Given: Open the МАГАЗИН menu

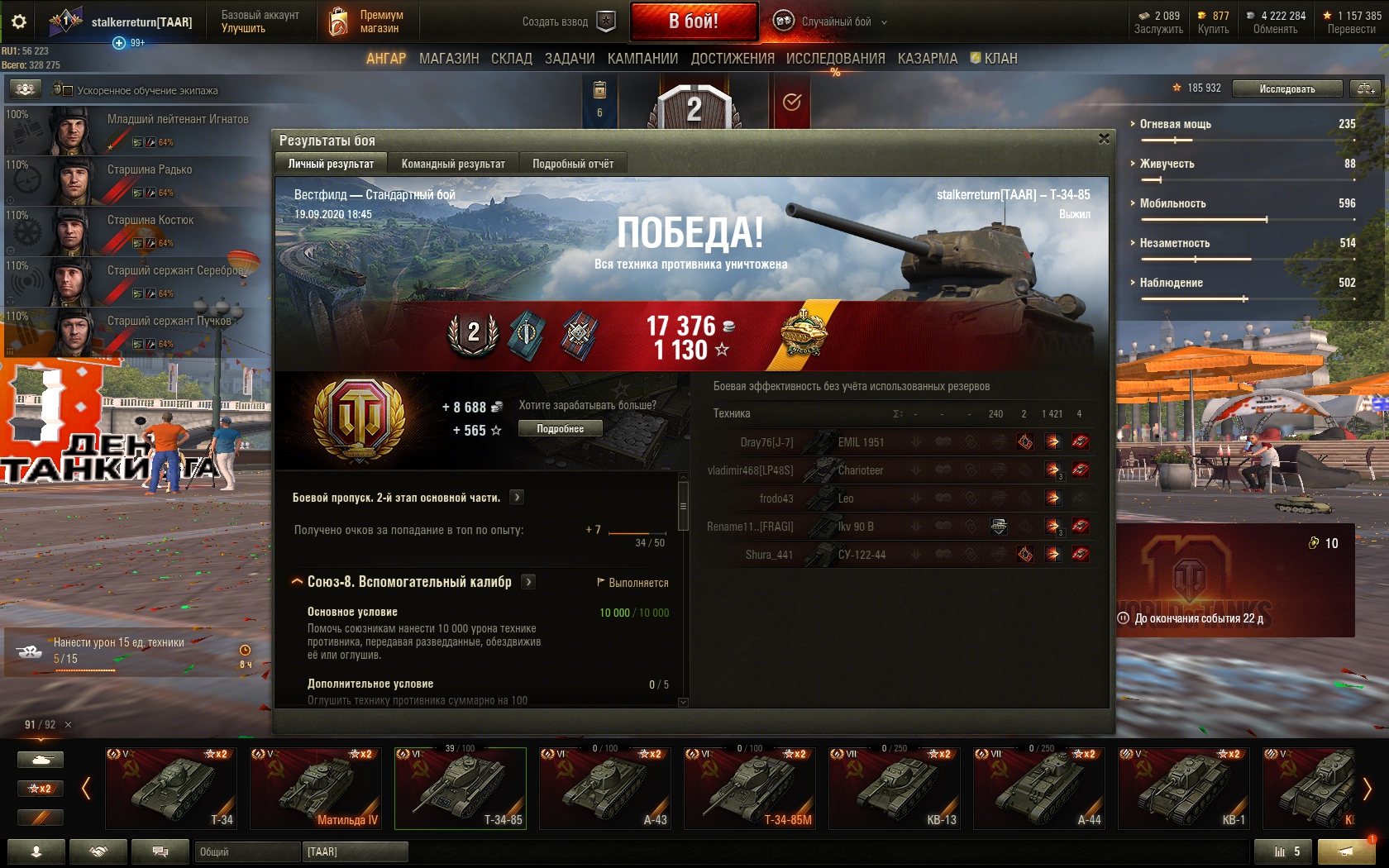Looking at the screenshot, I should (x=449, y=59).
